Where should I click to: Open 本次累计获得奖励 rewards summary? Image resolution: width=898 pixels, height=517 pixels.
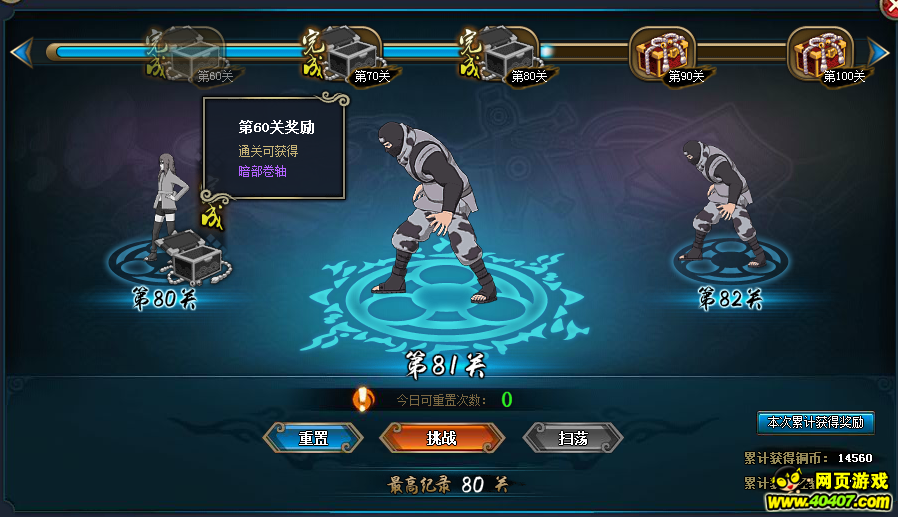pyautogui.click(x=815, y=422)
